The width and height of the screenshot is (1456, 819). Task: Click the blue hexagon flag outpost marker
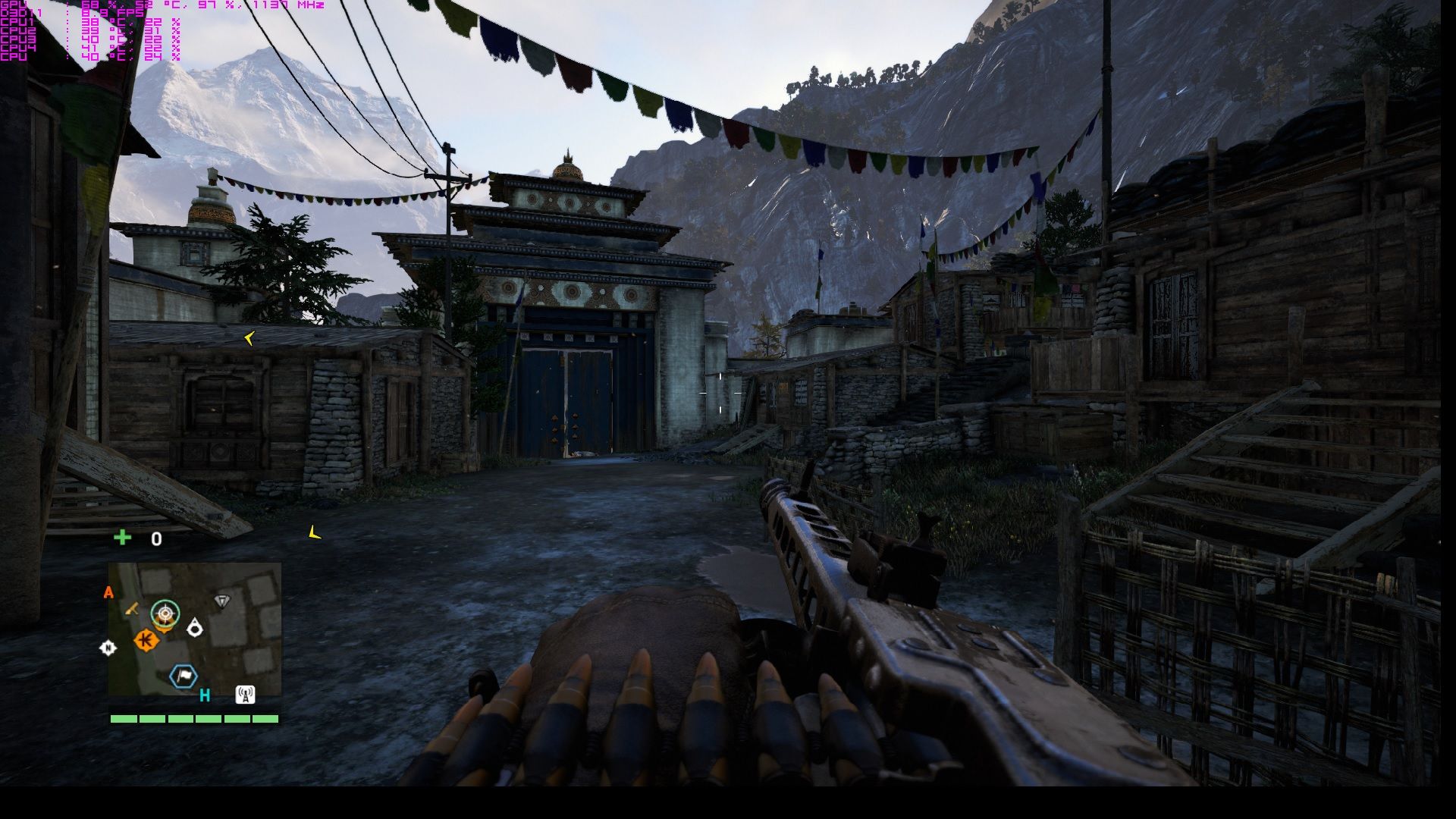coord(183,676)
